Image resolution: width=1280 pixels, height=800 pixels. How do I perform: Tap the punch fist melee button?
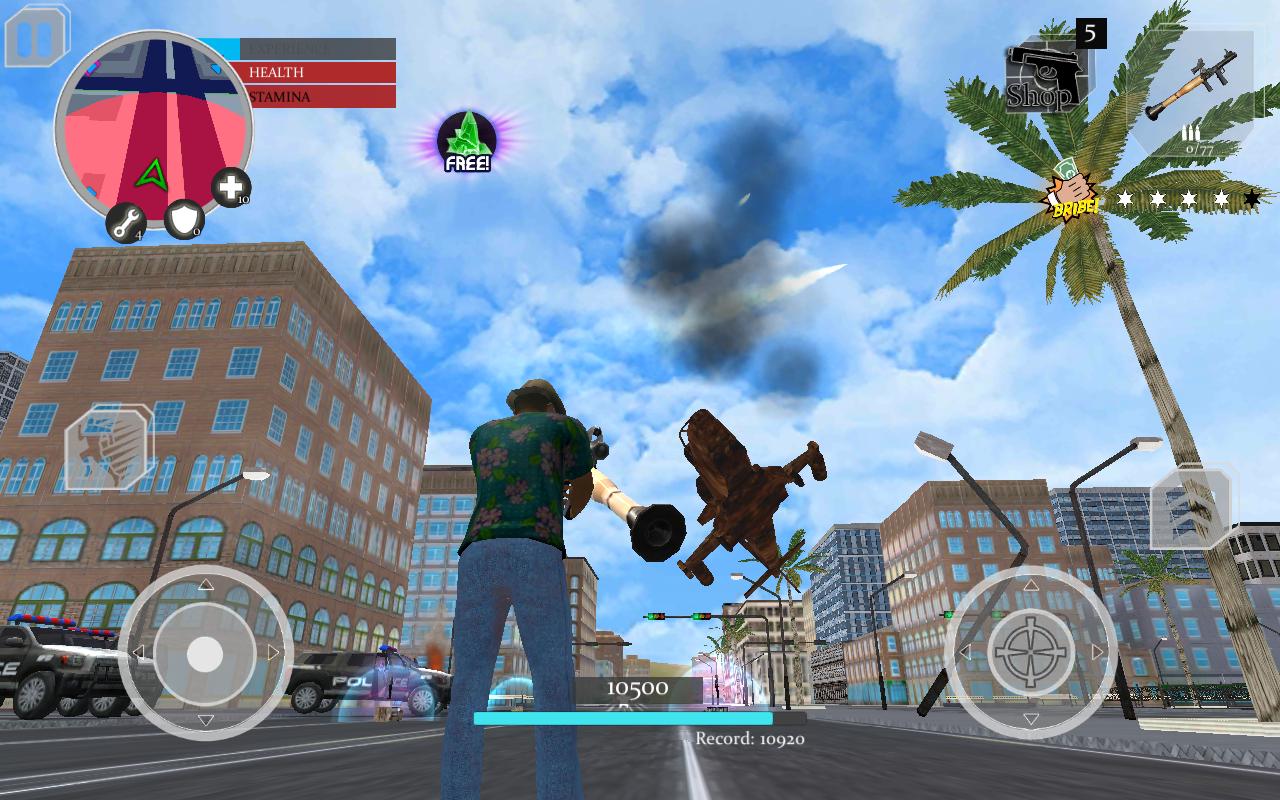click(109, 448)
